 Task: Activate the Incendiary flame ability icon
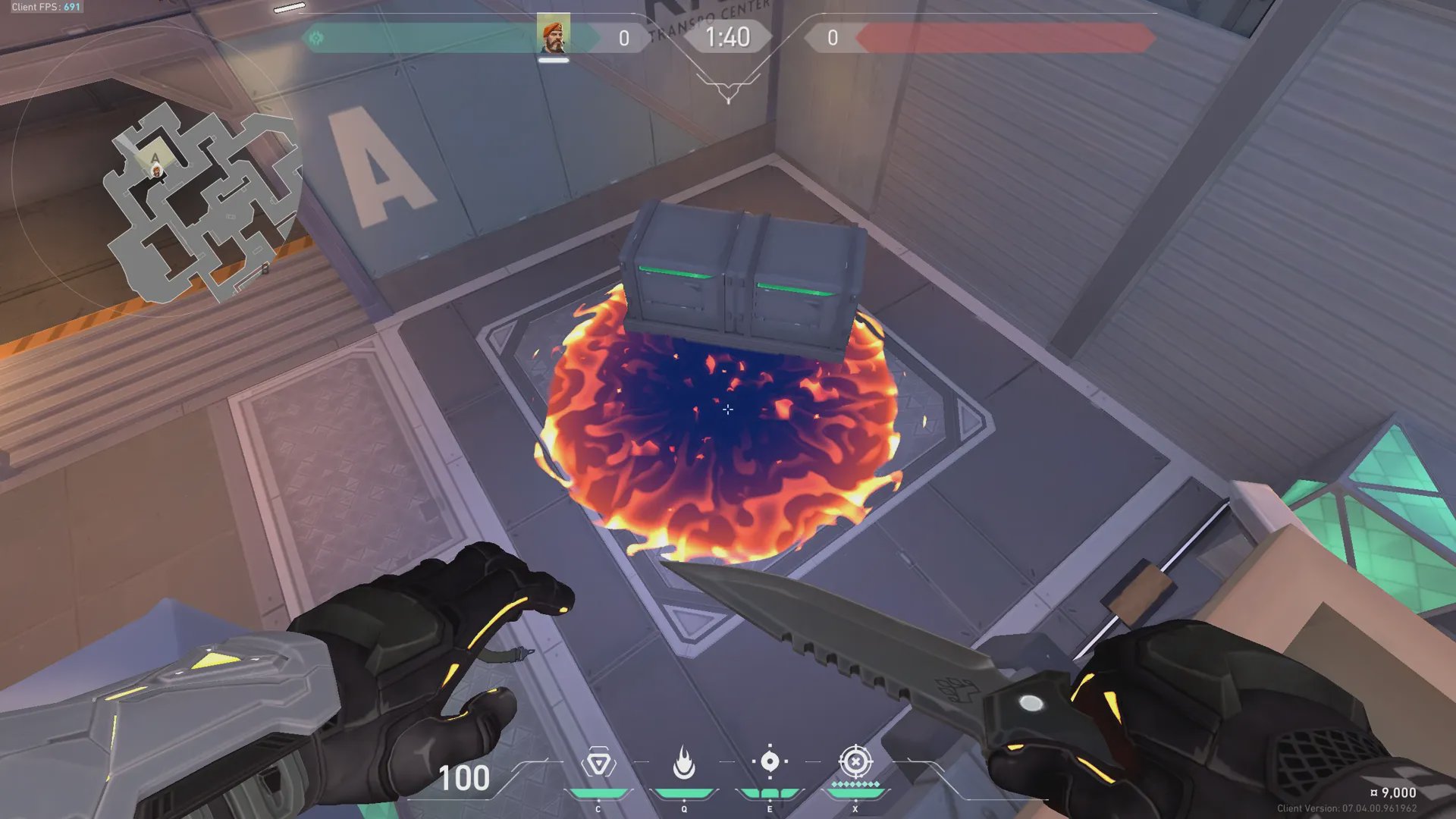(684, 763)
